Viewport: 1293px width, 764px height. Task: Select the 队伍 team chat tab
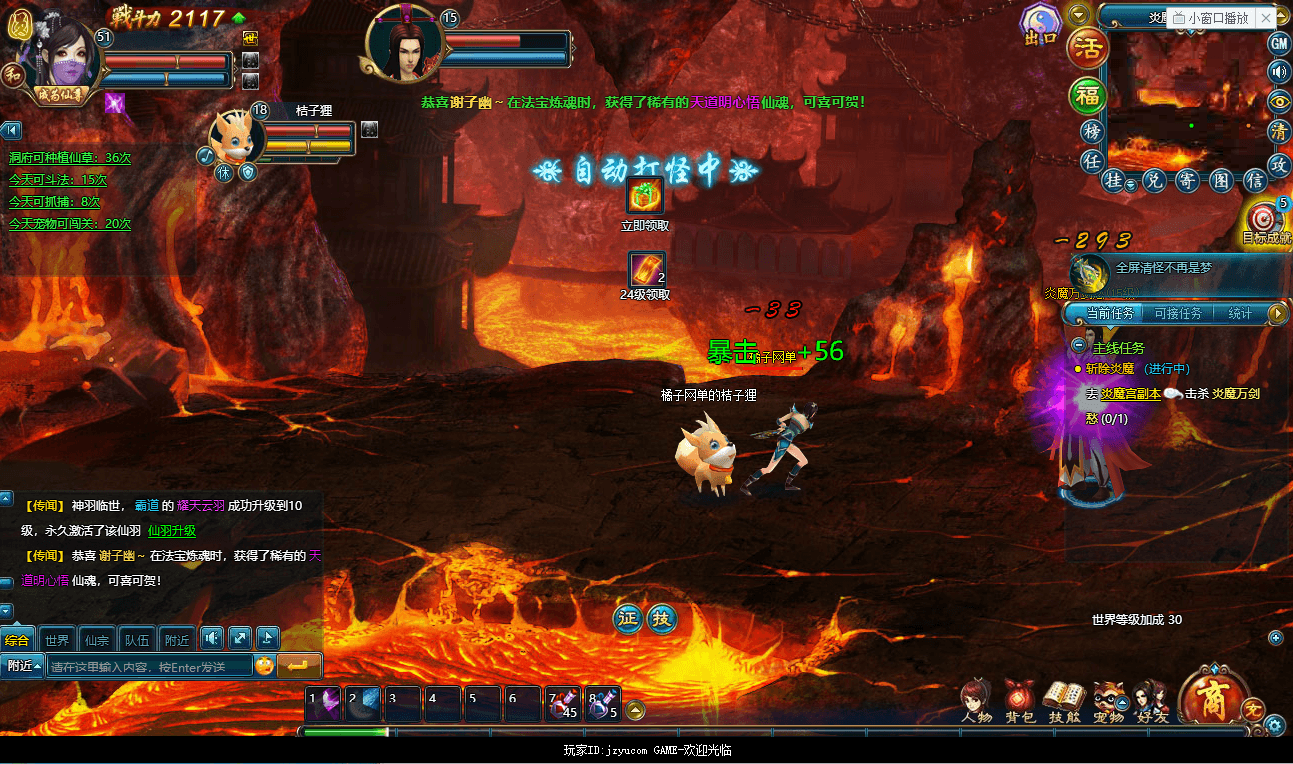137,640
